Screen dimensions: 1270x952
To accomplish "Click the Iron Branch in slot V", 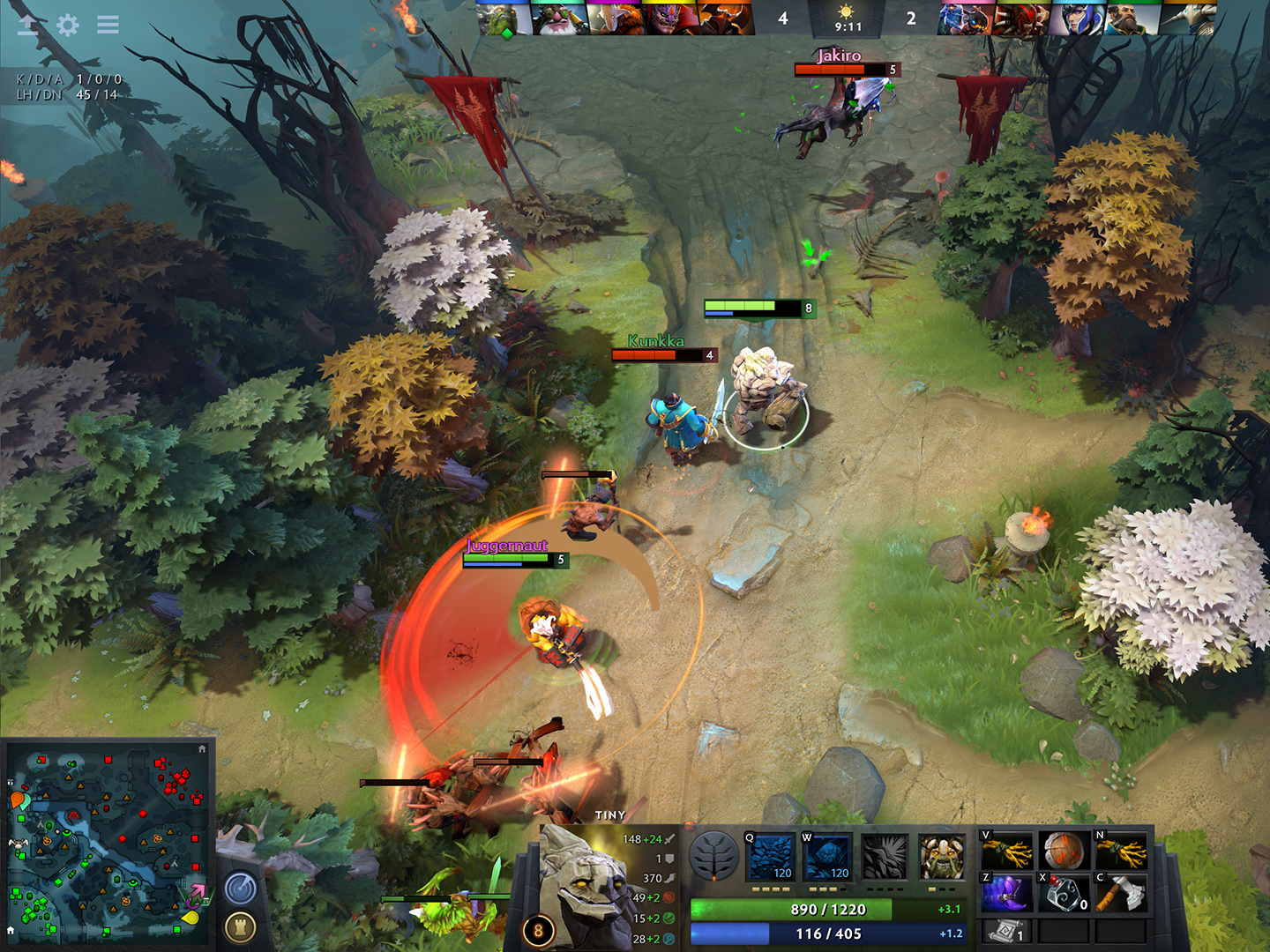I will tap(1005, 849).
